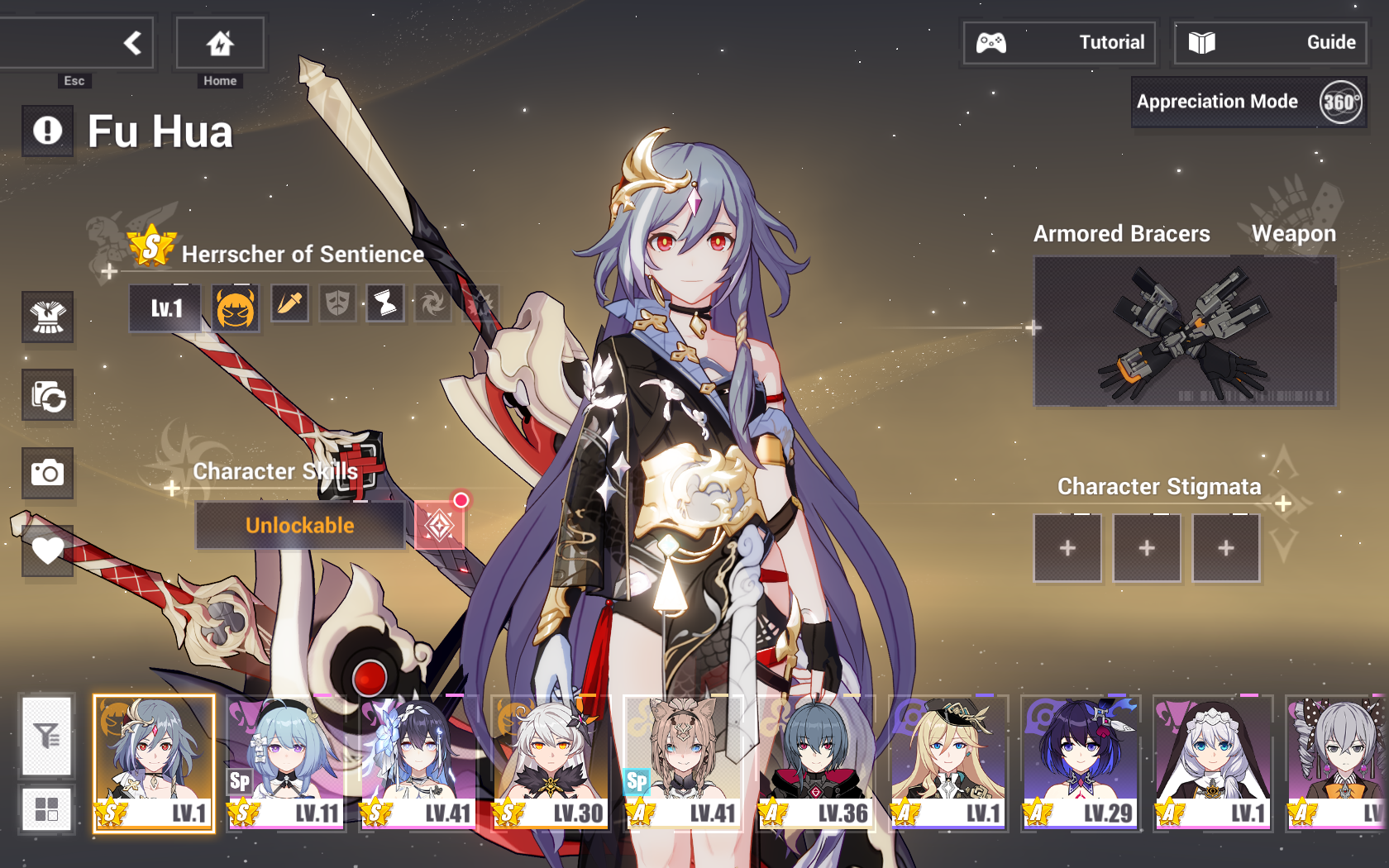Click the character info icon next to Fu Hua

click(x=47, y=131)
